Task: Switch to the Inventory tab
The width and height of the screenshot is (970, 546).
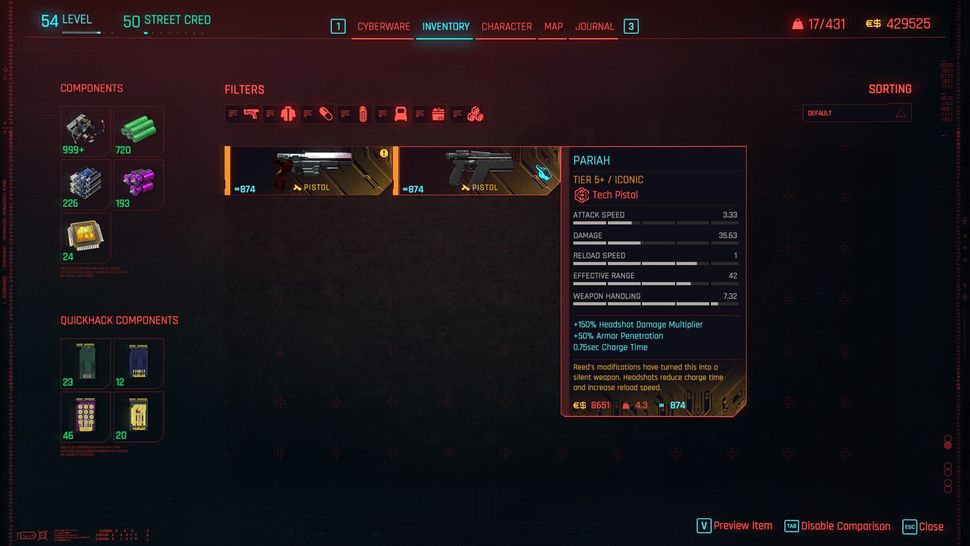Action: coord(445,27)
